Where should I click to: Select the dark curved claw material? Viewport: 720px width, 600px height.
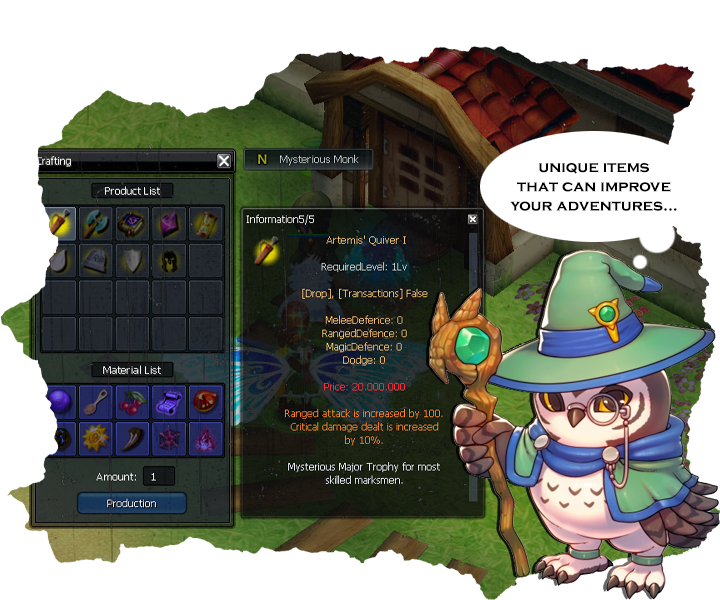[132, 438]
